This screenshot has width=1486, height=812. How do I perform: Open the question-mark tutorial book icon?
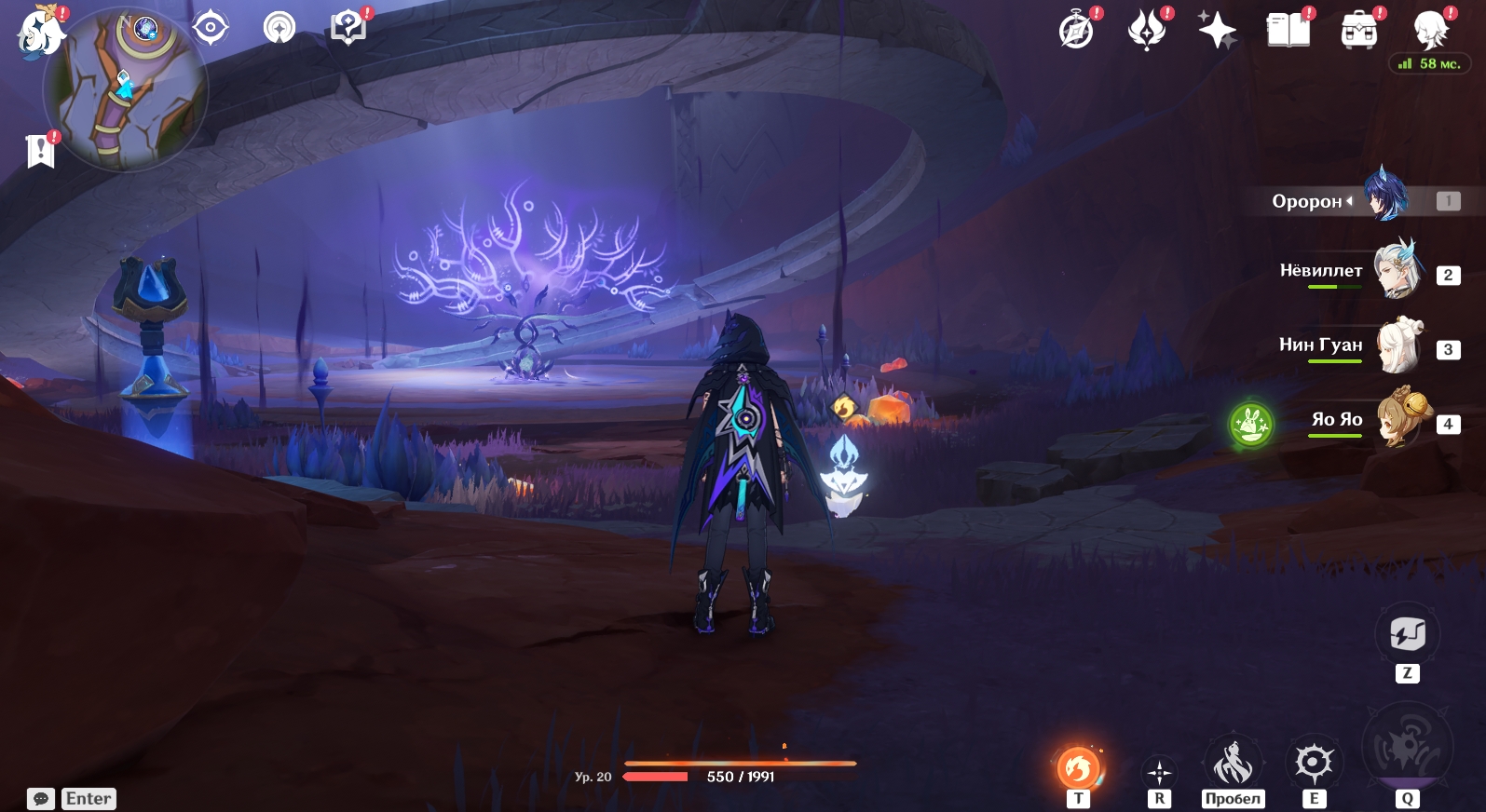click(348, 28)
